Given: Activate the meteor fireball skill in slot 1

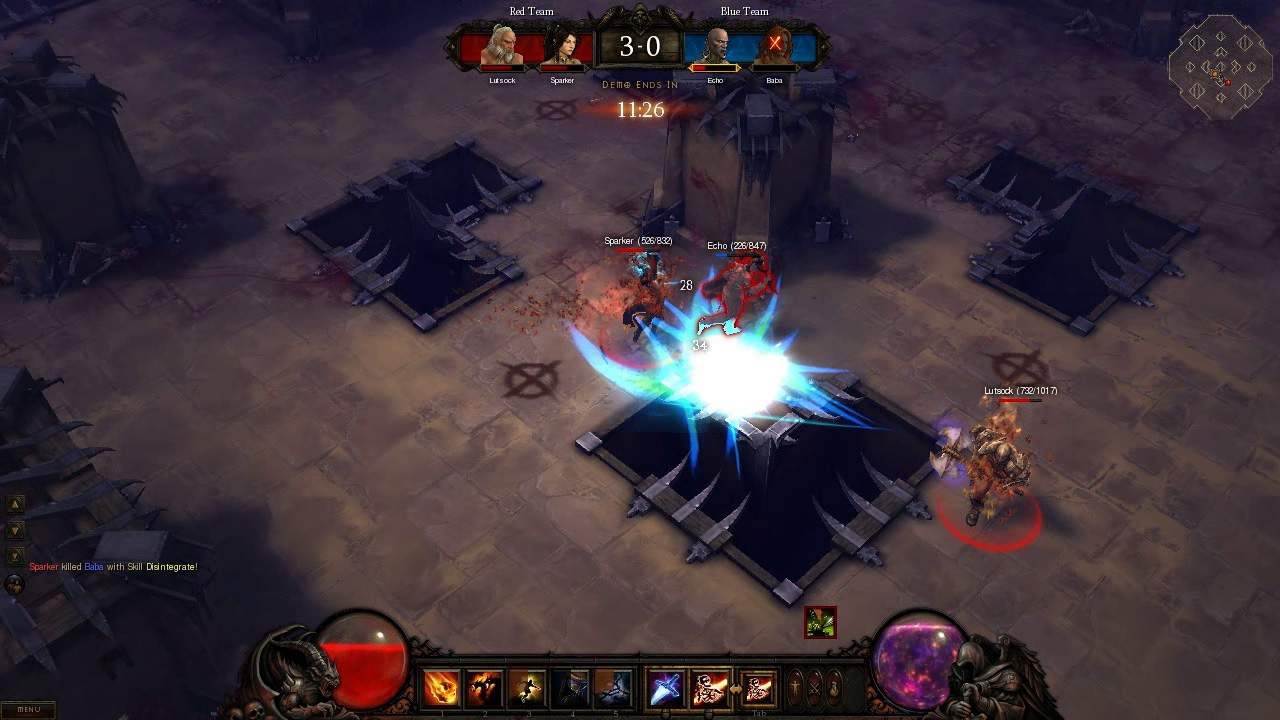Looking at the screenshot, I should (441, 688).
